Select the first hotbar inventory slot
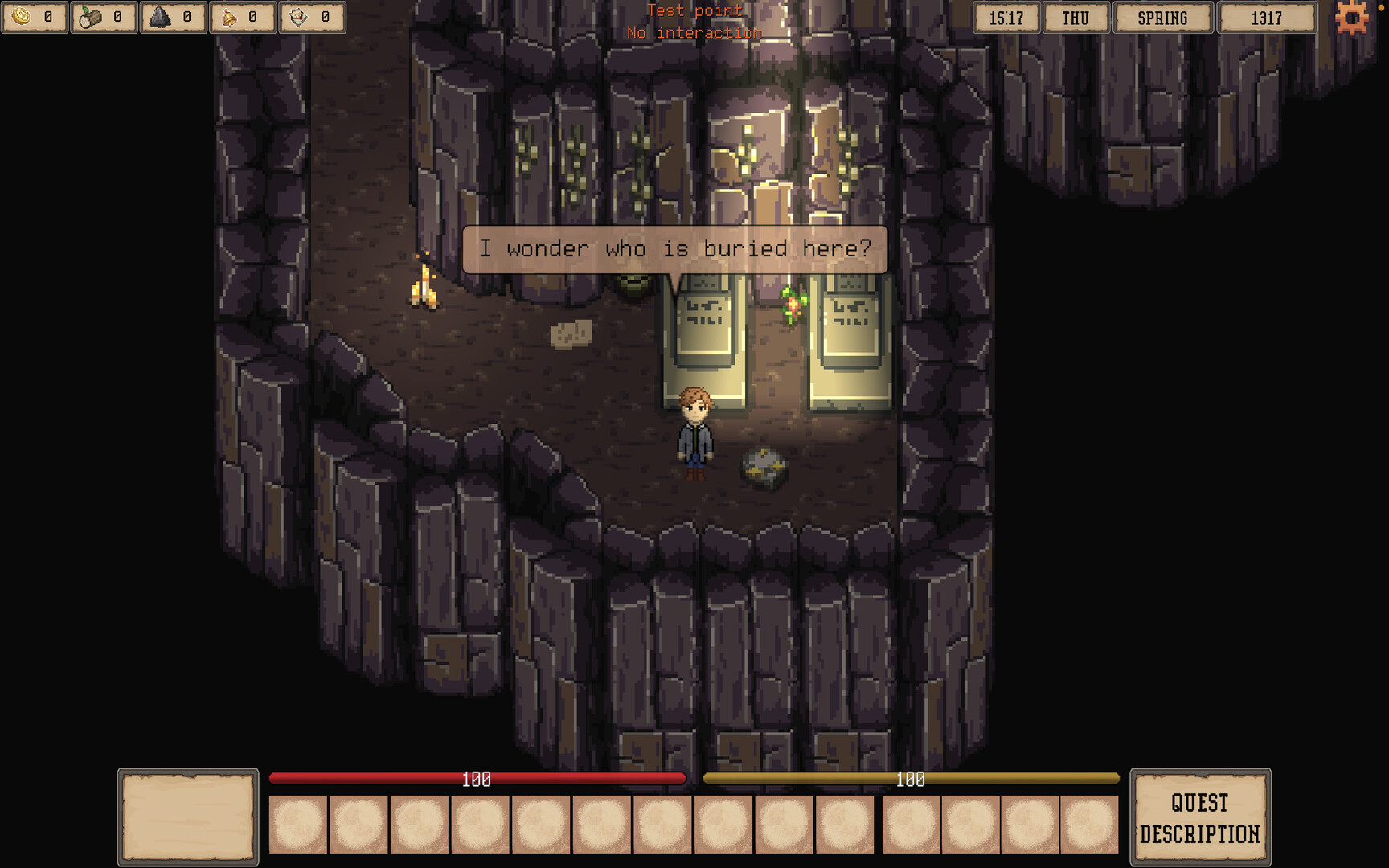The height and width of the screenshot is (868, 1389). (x=299, y=824)
